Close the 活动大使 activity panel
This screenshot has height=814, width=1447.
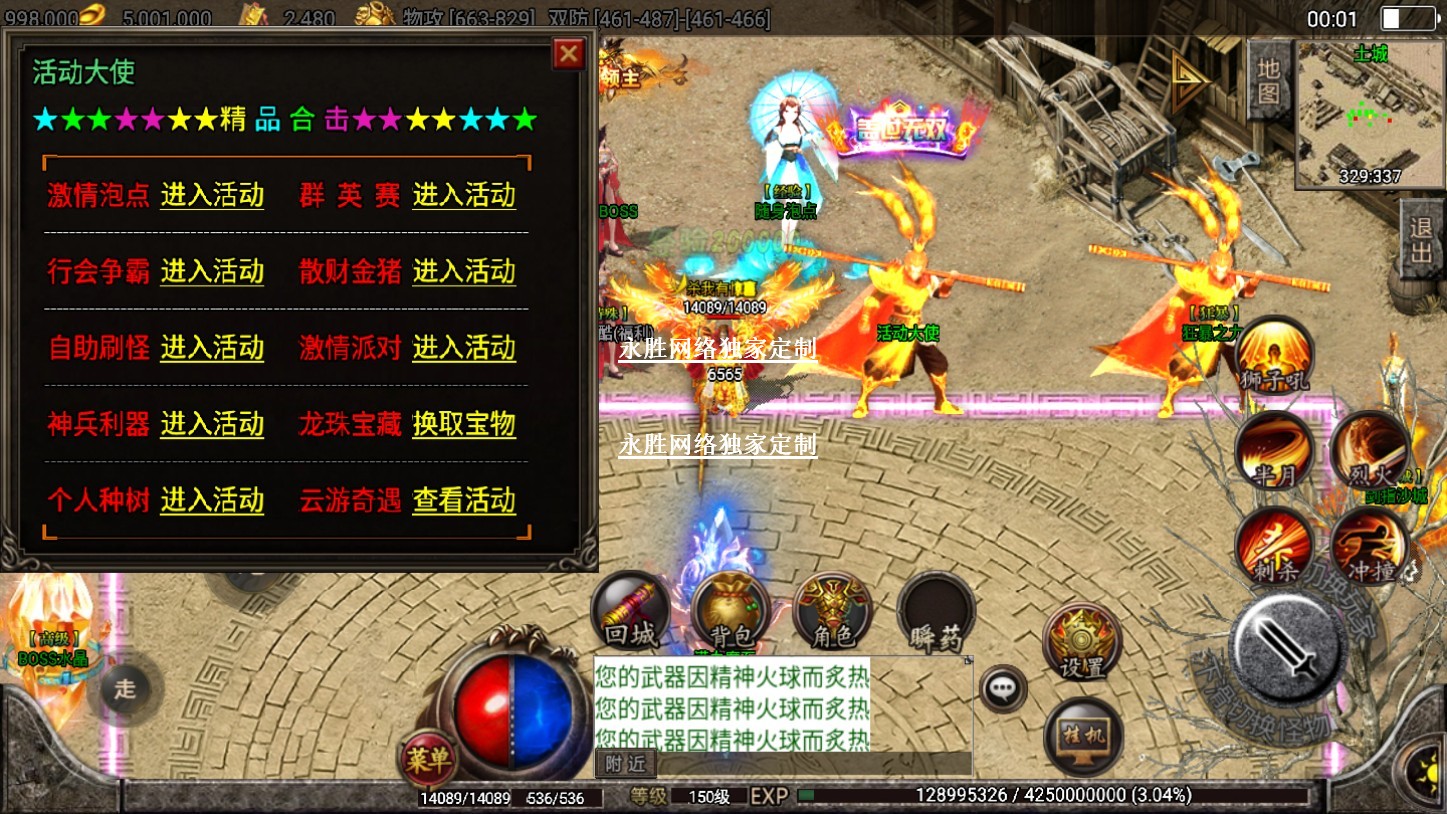[569, 53]
